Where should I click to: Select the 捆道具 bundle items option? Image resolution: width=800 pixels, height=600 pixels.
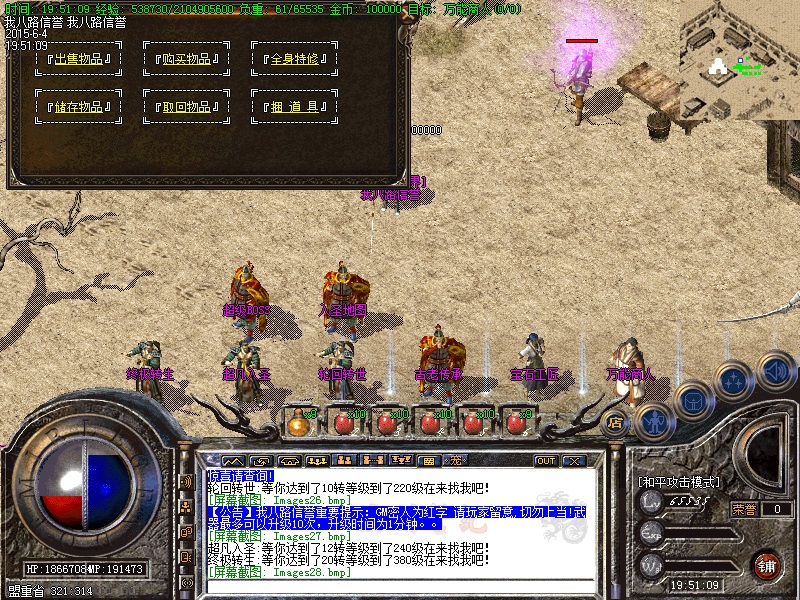(294, 107)
